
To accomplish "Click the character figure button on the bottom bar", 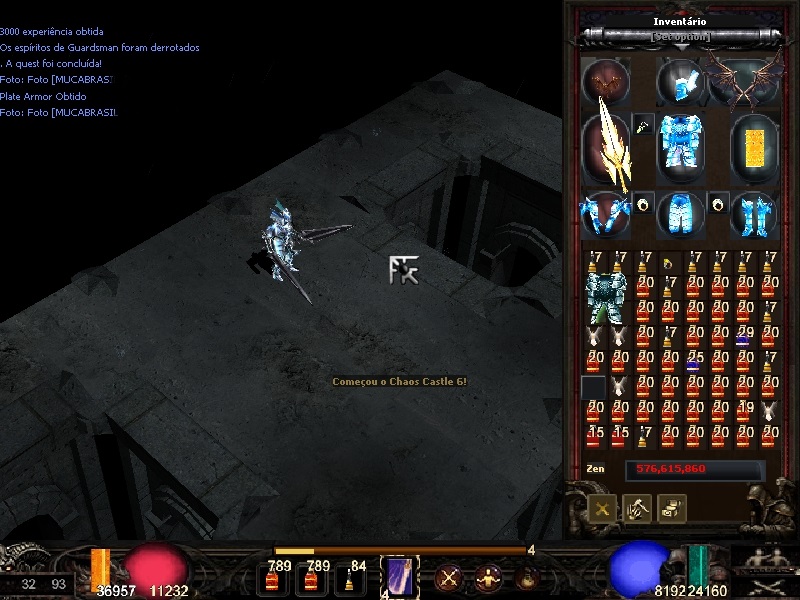I will pyautogui.click(x=488, y=577).
